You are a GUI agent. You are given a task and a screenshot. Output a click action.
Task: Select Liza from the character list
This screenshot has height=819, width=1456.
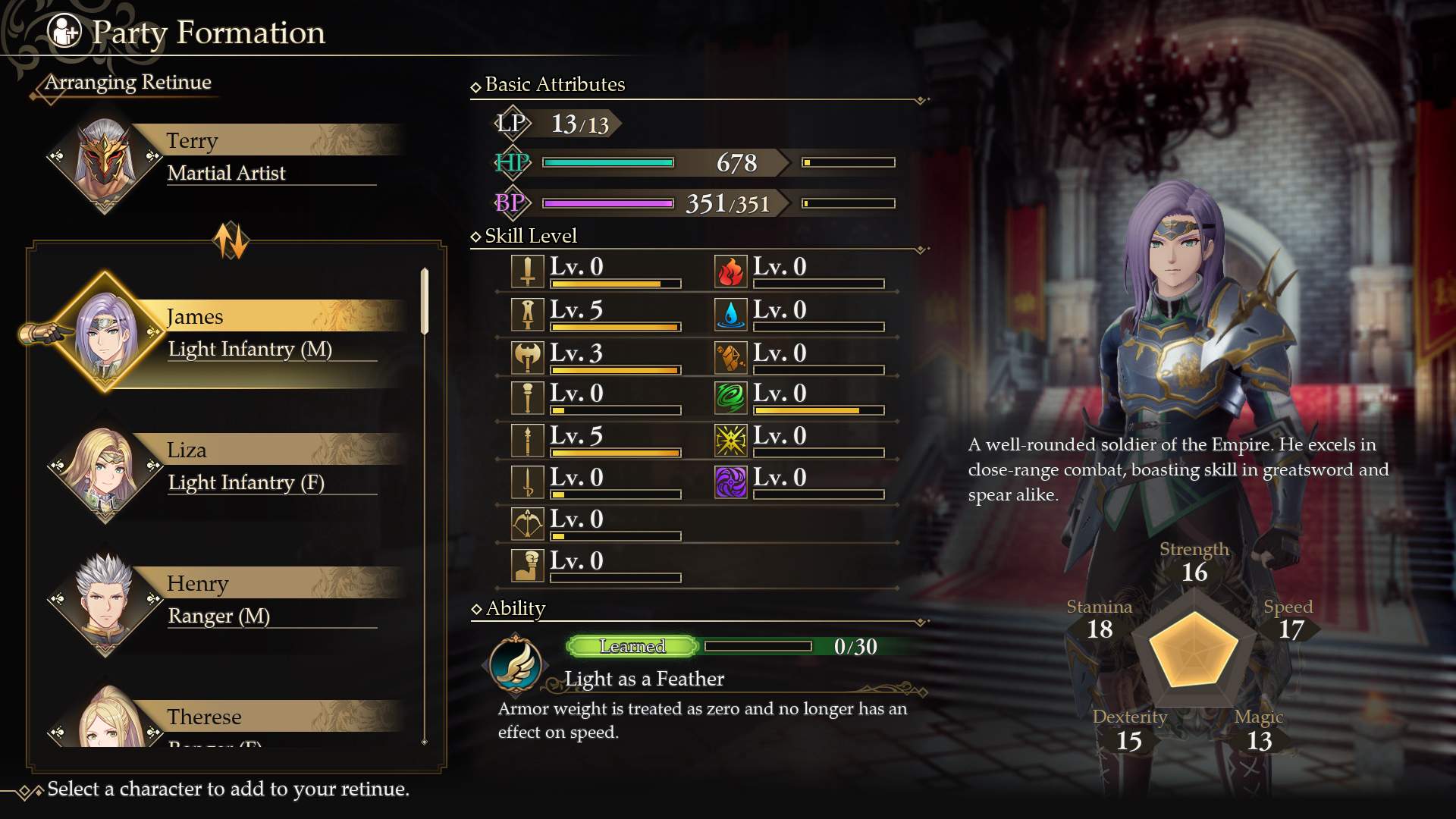tap(227, 466)
